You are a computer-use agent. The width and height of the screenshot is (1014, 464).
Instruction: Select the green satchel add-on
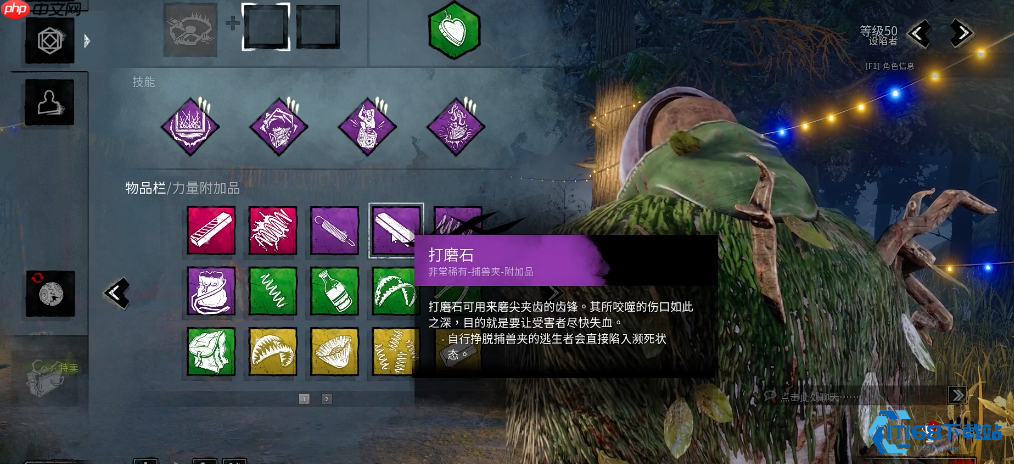[x=211, y=352]
